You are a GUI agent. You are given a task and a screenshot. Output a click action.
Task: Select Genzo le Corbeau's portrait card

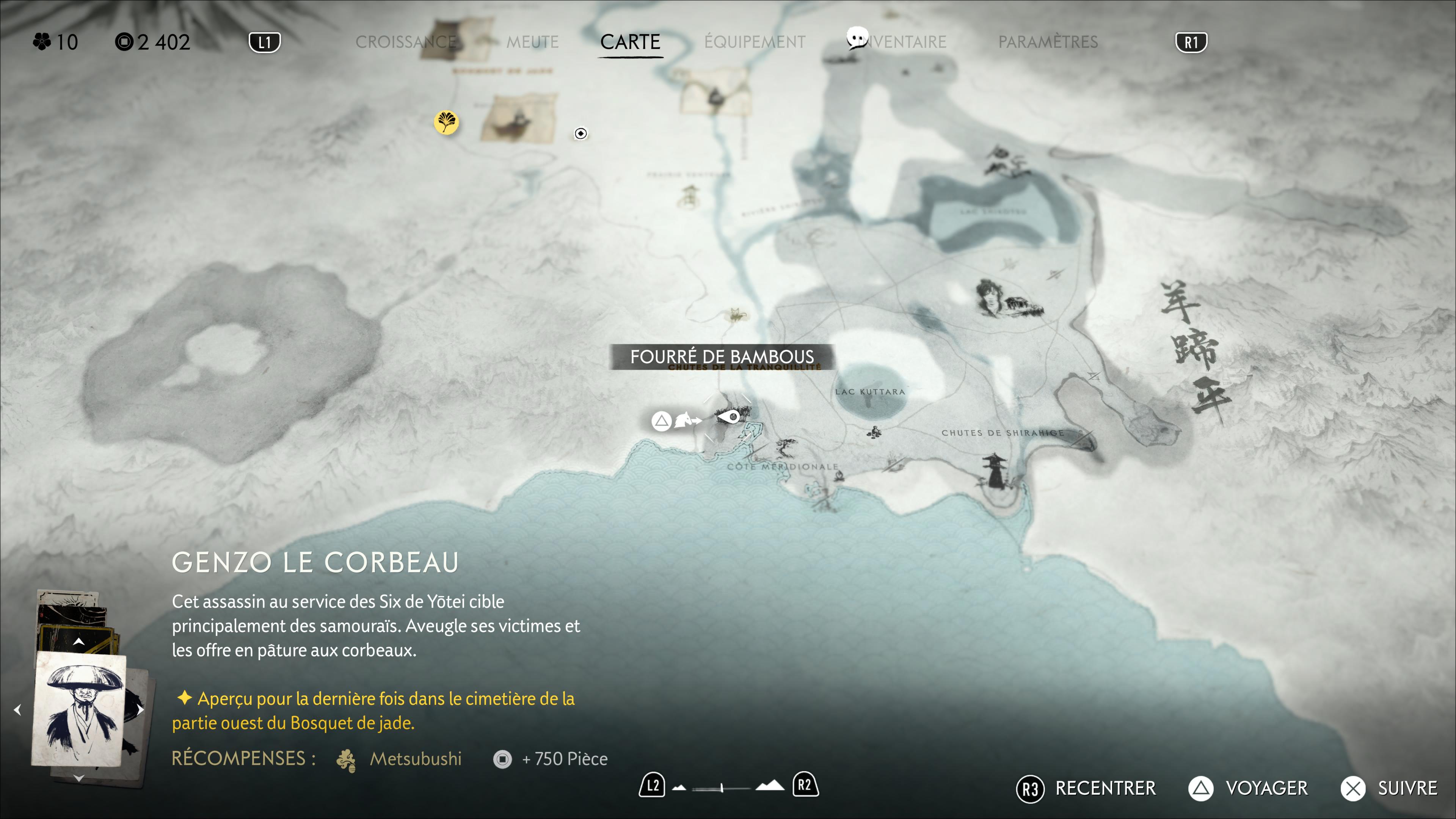80,710
